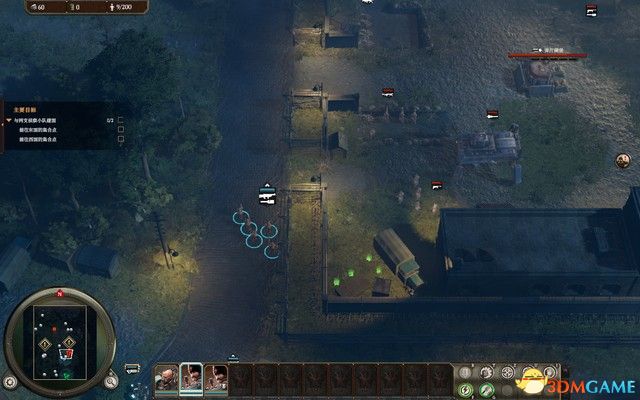Select the first squad portrait card
The image size is (640, 400).
(x=166, y=379)
